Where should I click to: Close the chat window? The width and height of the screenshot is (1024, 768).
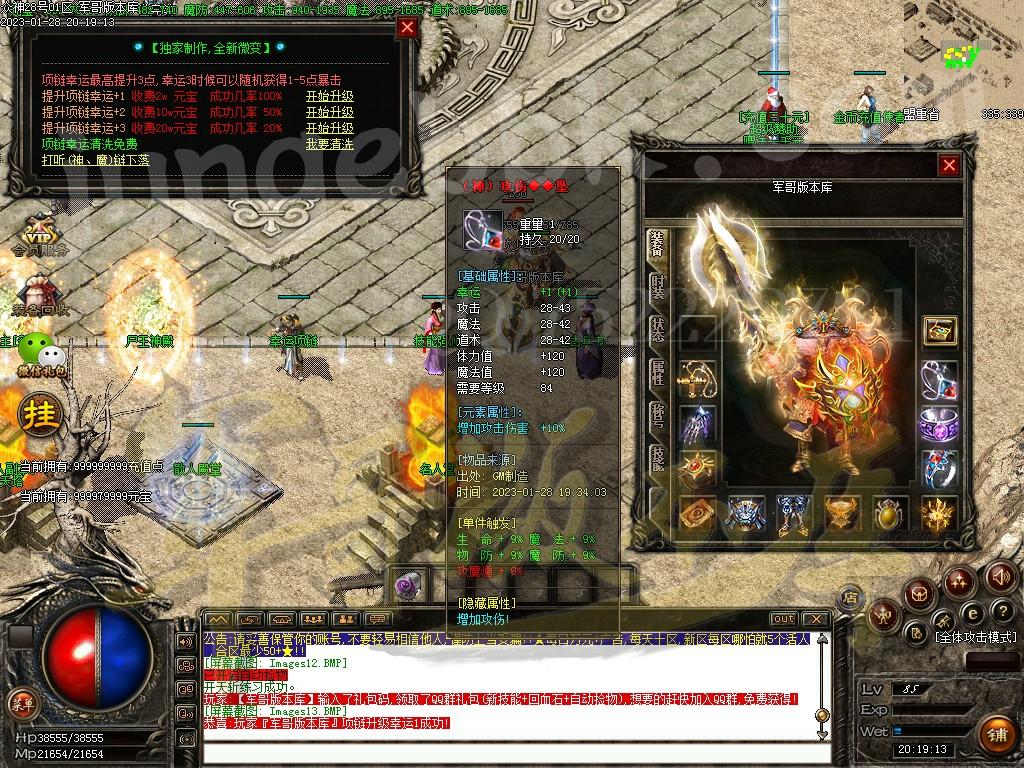click(816, 620)
